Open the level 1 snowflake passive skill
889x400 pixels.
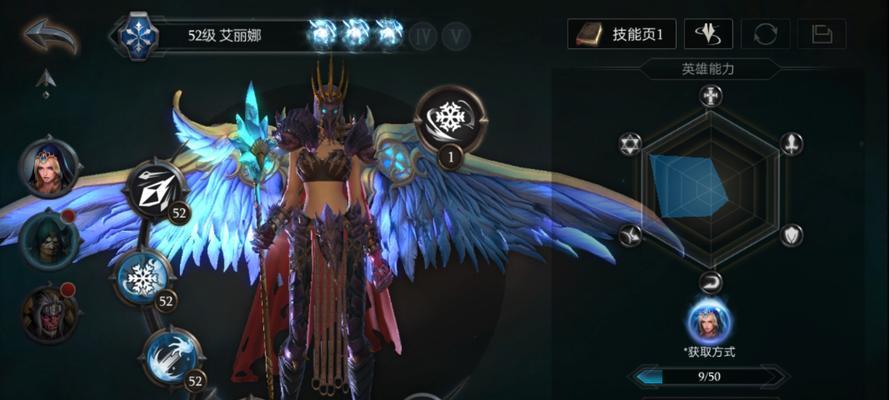tap(450, 121)
